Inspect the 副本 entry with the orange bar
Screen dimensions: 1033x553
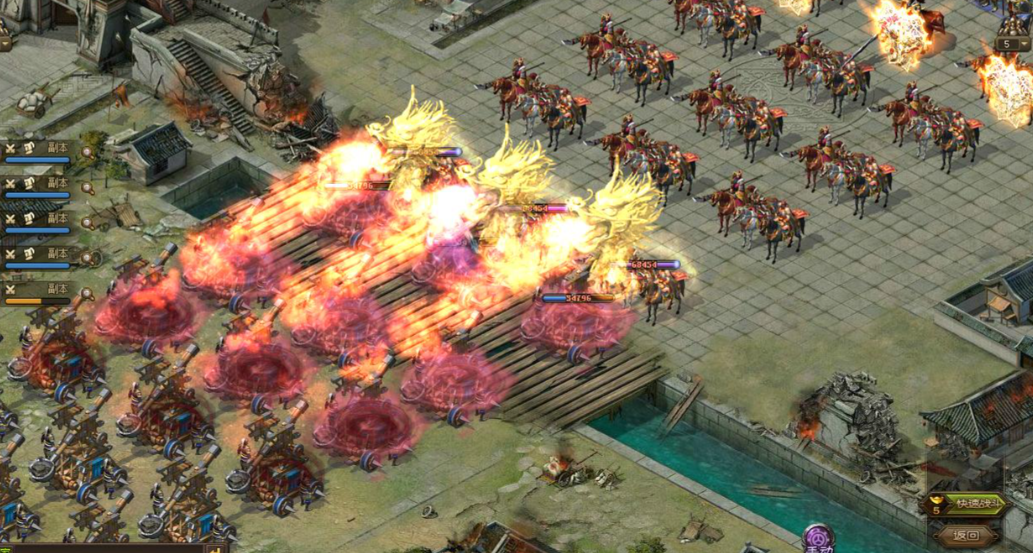38,292
